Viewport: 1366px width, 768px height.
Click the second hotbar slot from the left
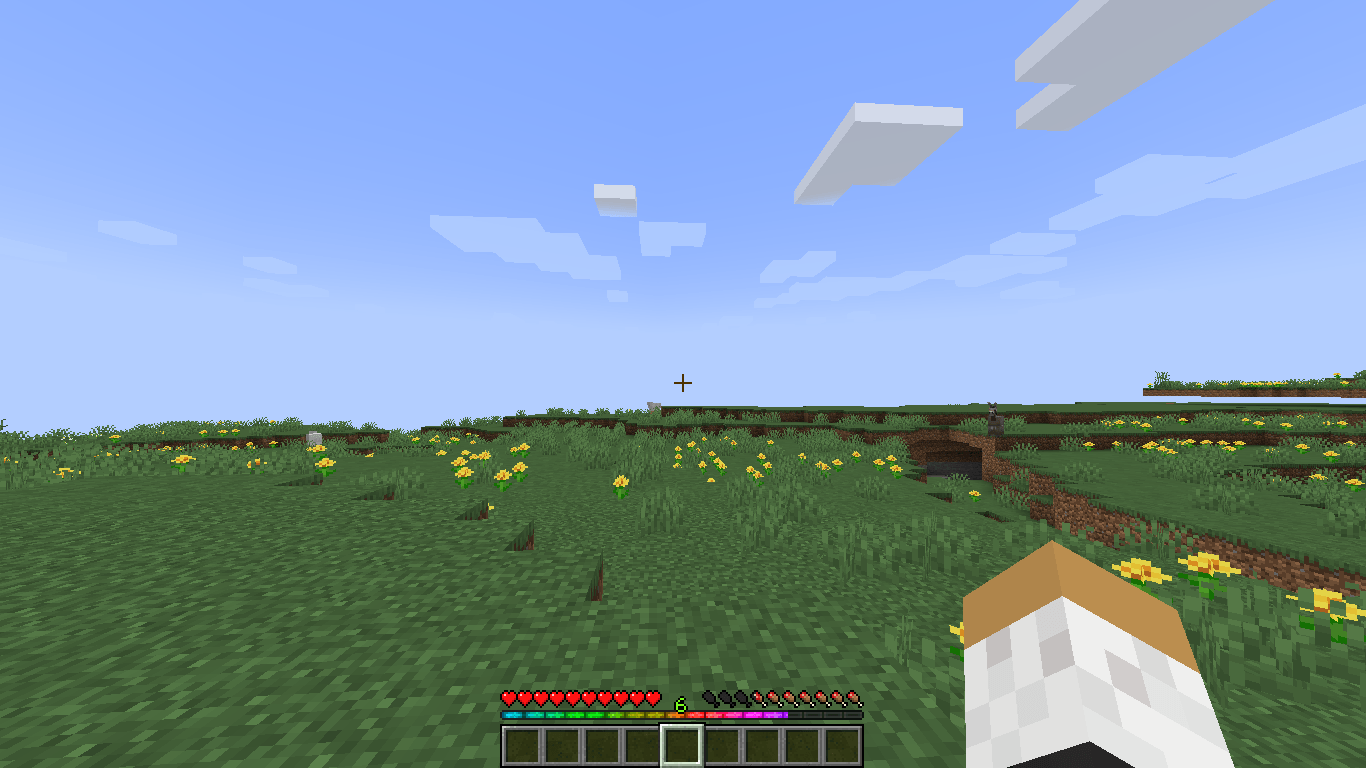560,747
